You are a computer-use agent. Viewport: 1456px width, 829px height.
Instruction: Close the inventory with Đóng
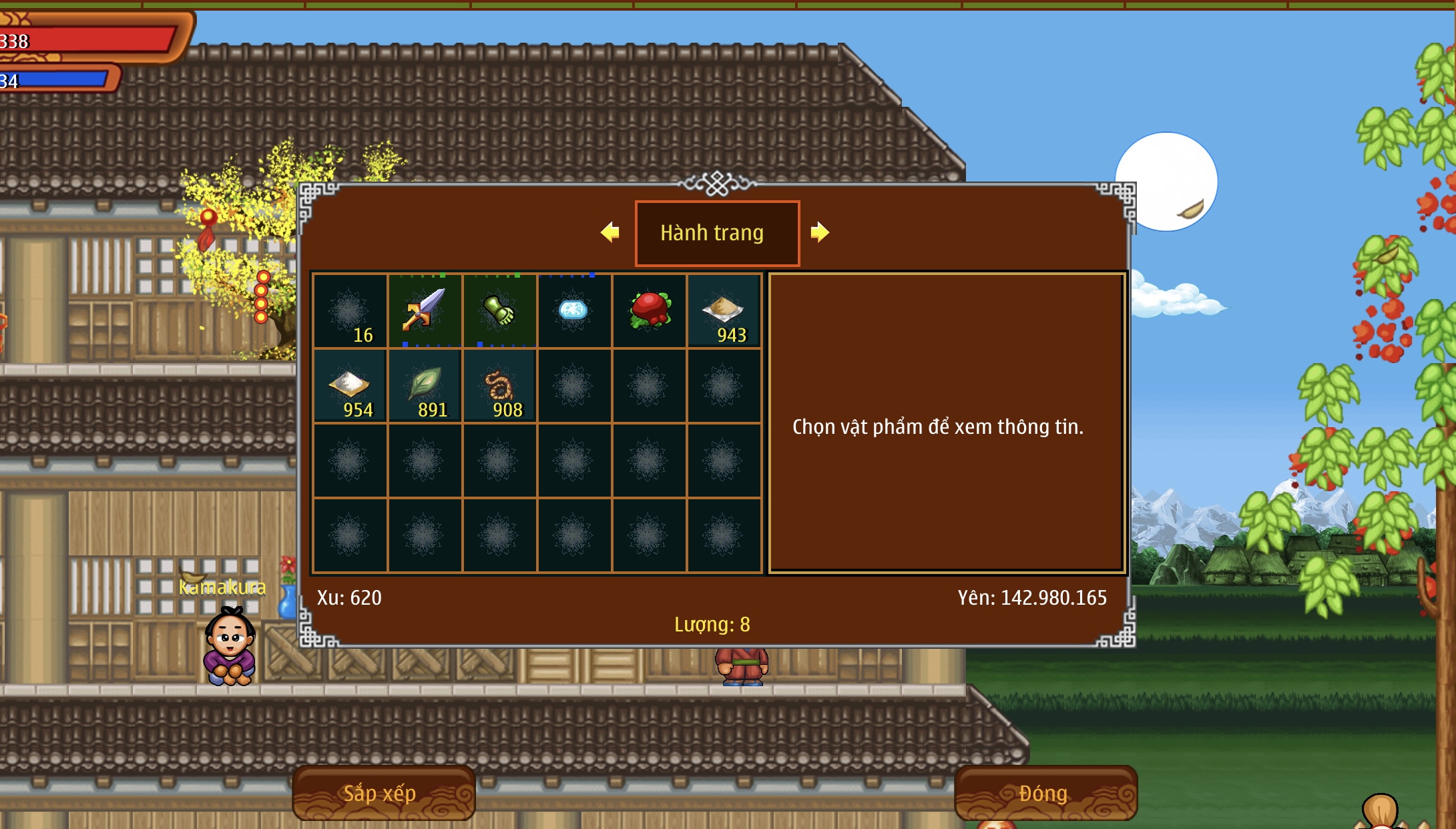(1045, 793)
